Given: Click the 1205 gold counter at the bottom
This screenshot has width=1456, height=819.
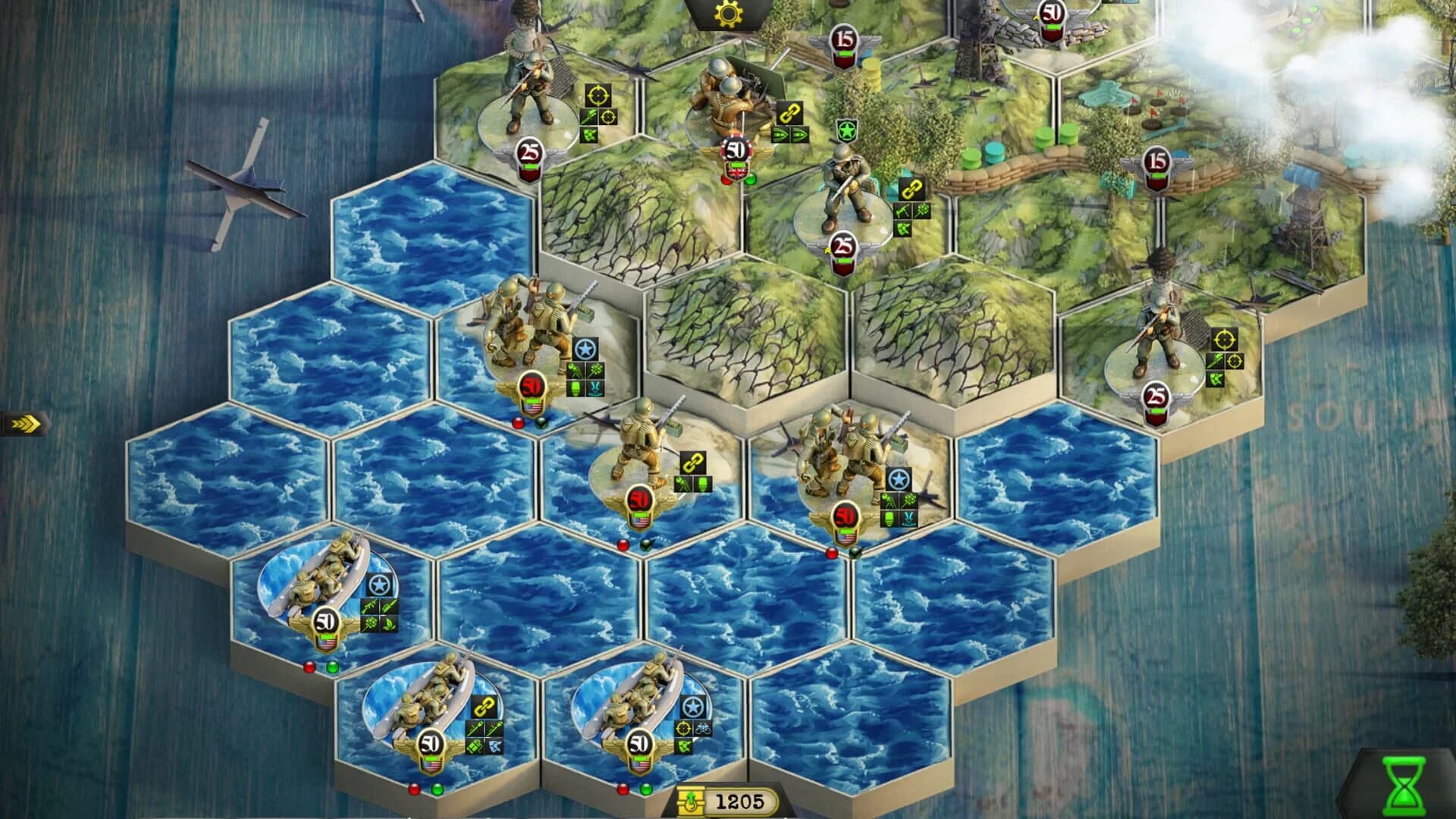Looking at the screenshot, I should (740, 802).
